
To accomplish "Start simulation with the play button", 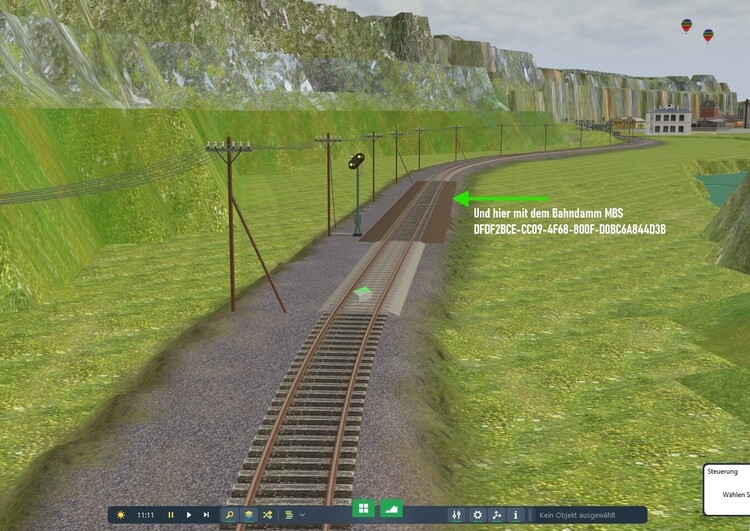I will pyautogui.click(x=188, y=514).
